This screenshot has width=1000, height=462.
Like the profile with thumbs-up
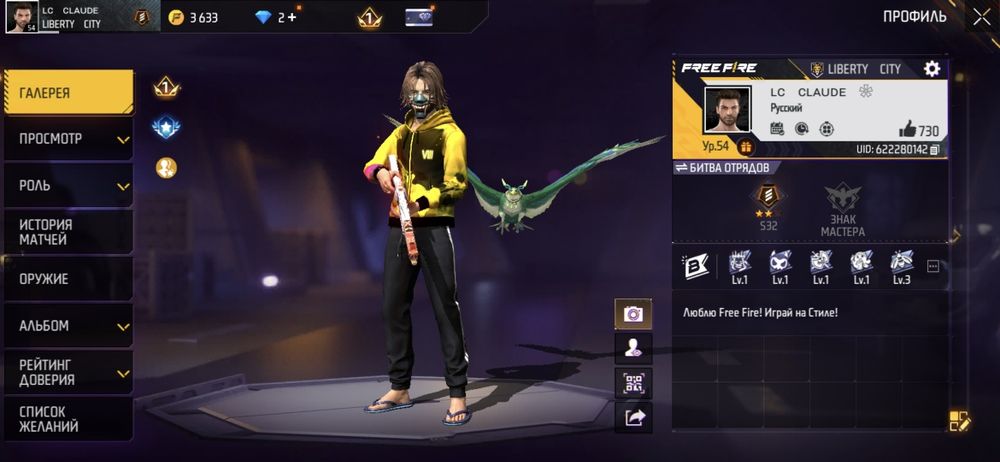coord(907,129)
